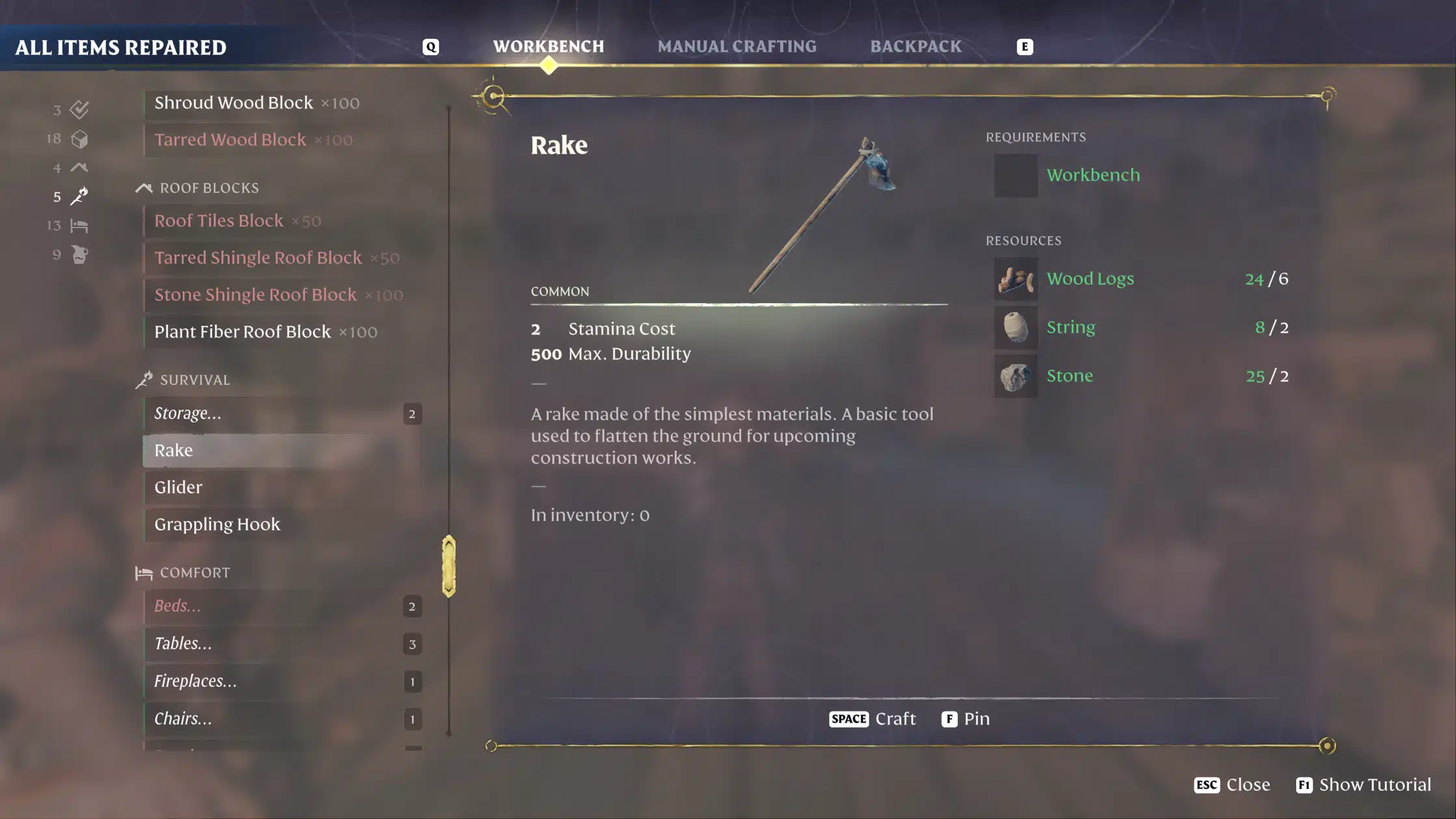Click the Wood Logs resource icon
The height and width of the screenshot is (819, 1456).
pyautogui.click(x=1015, y=279)
